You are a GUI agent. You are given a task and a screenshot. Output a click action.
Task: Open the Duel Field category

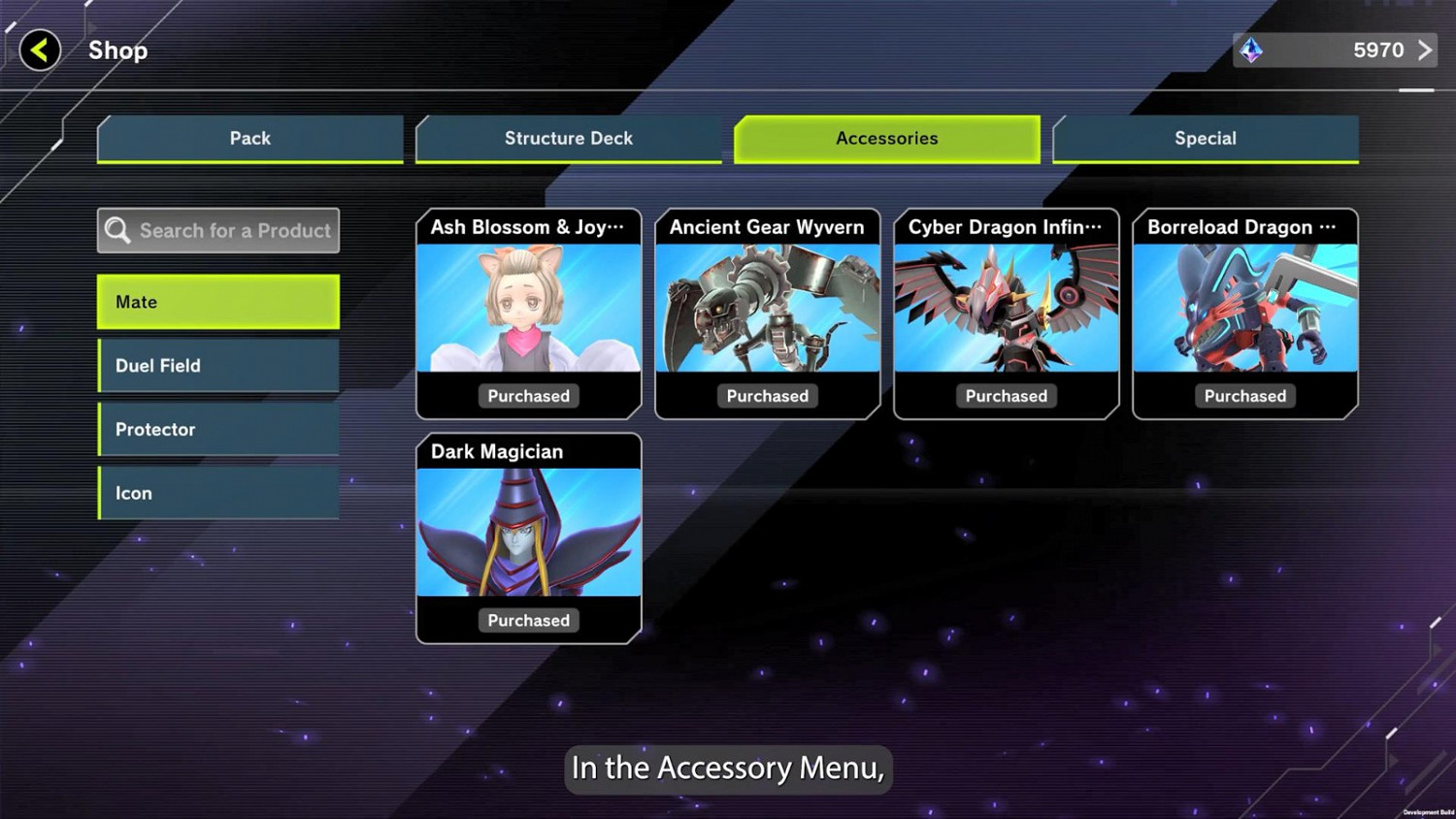click(x=218, y=366)
